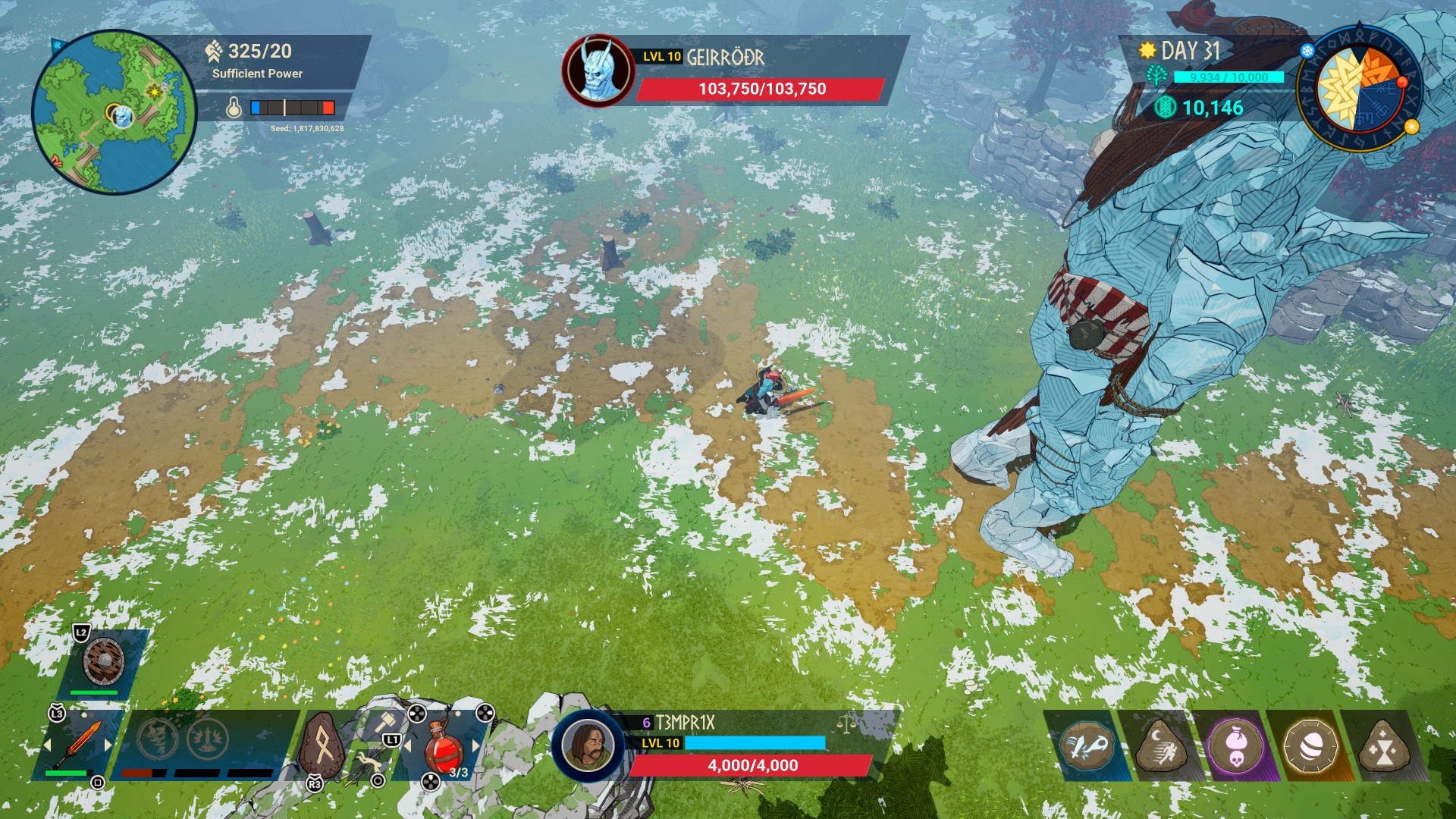
Task: Open the circular island minimap
Action: pyautogui.click(x=114, y=111)
